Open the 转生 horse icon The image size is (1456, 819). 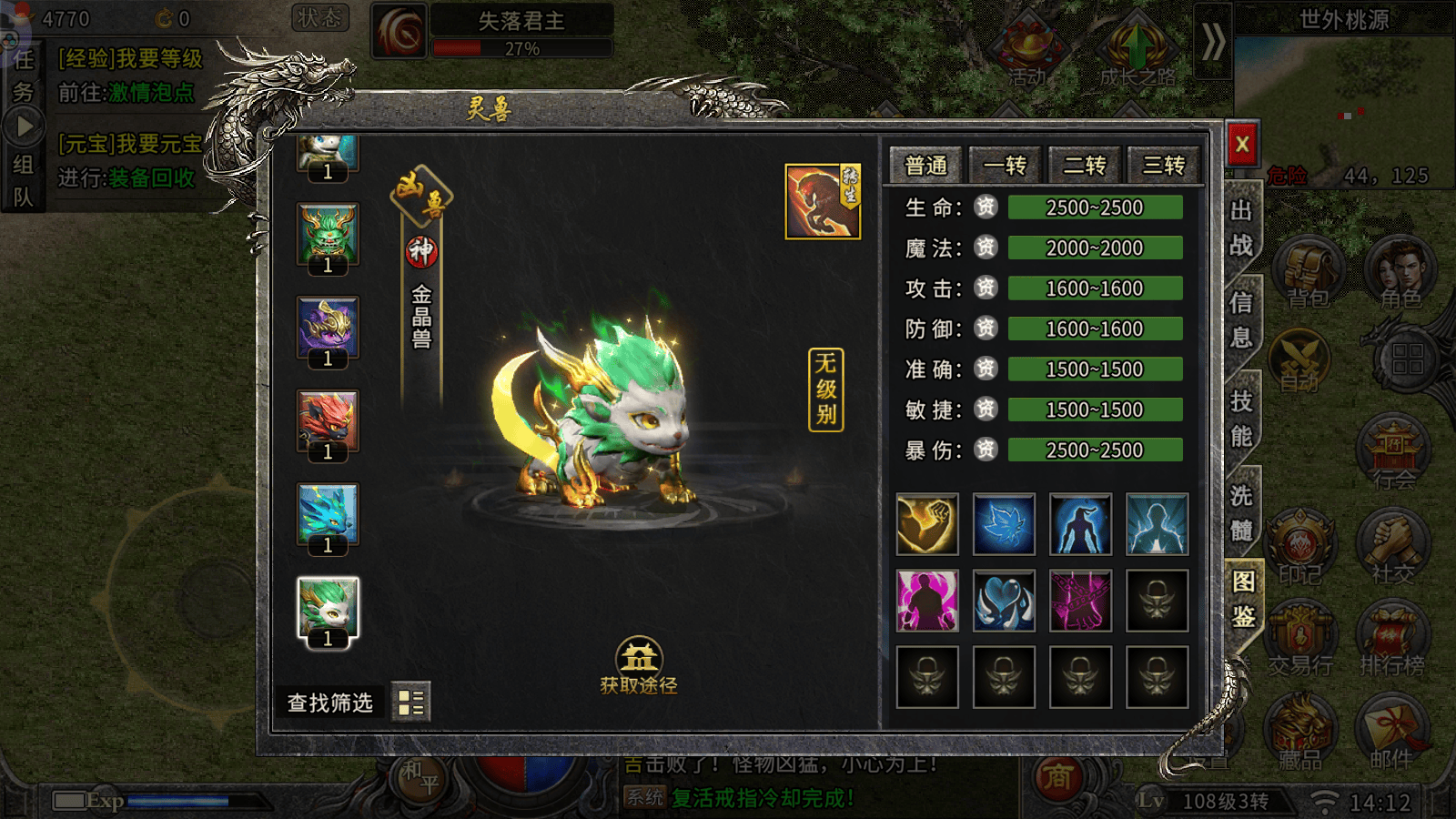point(822,202)
